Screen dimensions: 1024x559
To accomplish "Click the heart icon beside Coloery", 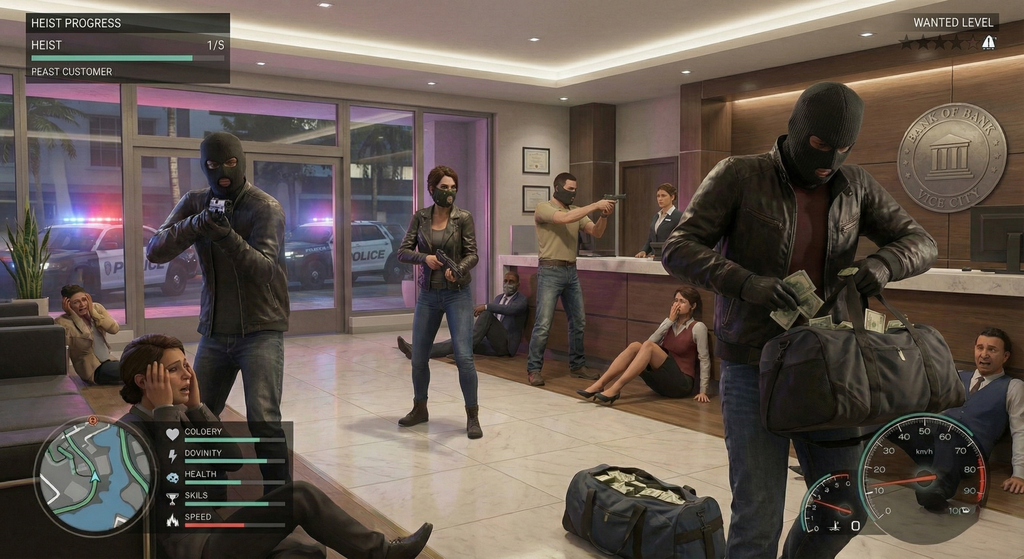I will click(172, 434).
